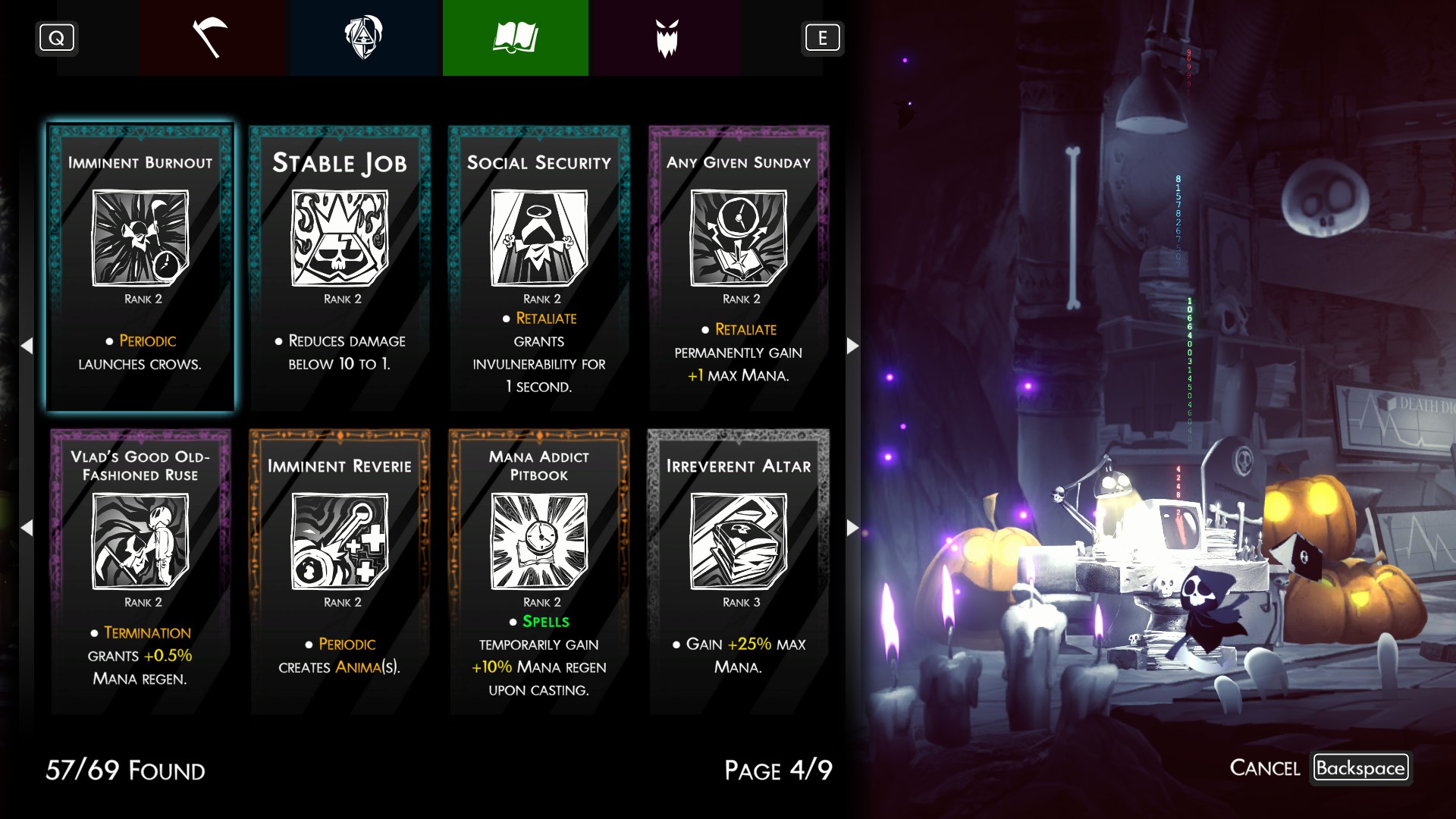Pick the Mana Addict Pitbook card
Viewport: 1456px width, 819px height.
539,571
